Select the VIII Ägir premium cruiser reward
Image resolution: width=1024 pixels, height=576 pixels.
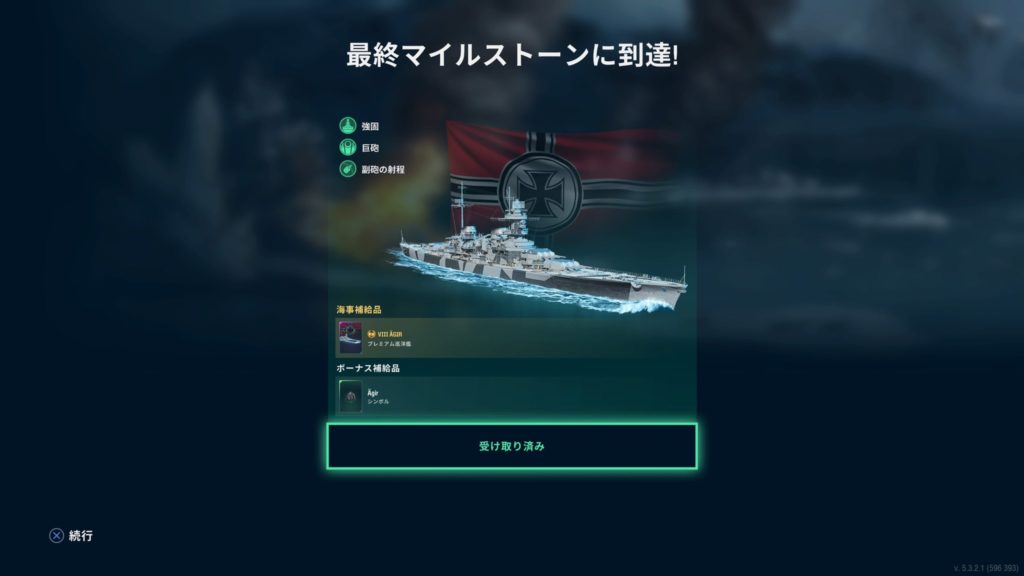(351, 338)
